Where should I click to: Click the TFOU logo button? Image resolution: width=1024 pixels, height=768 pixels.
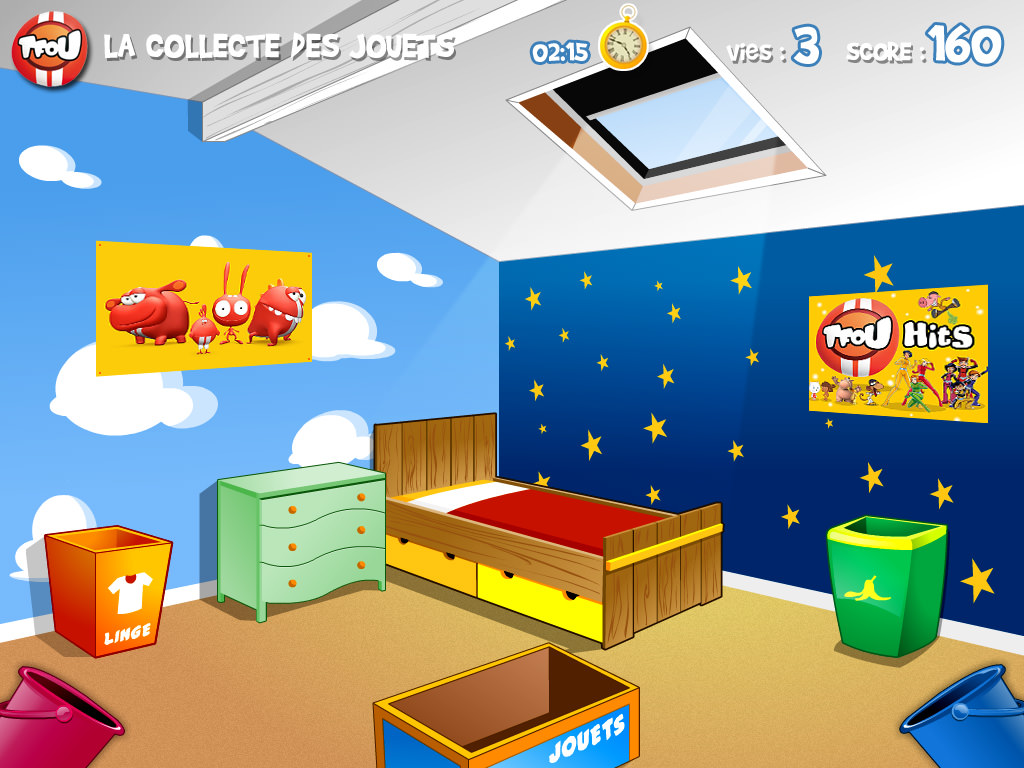point(50,48)
